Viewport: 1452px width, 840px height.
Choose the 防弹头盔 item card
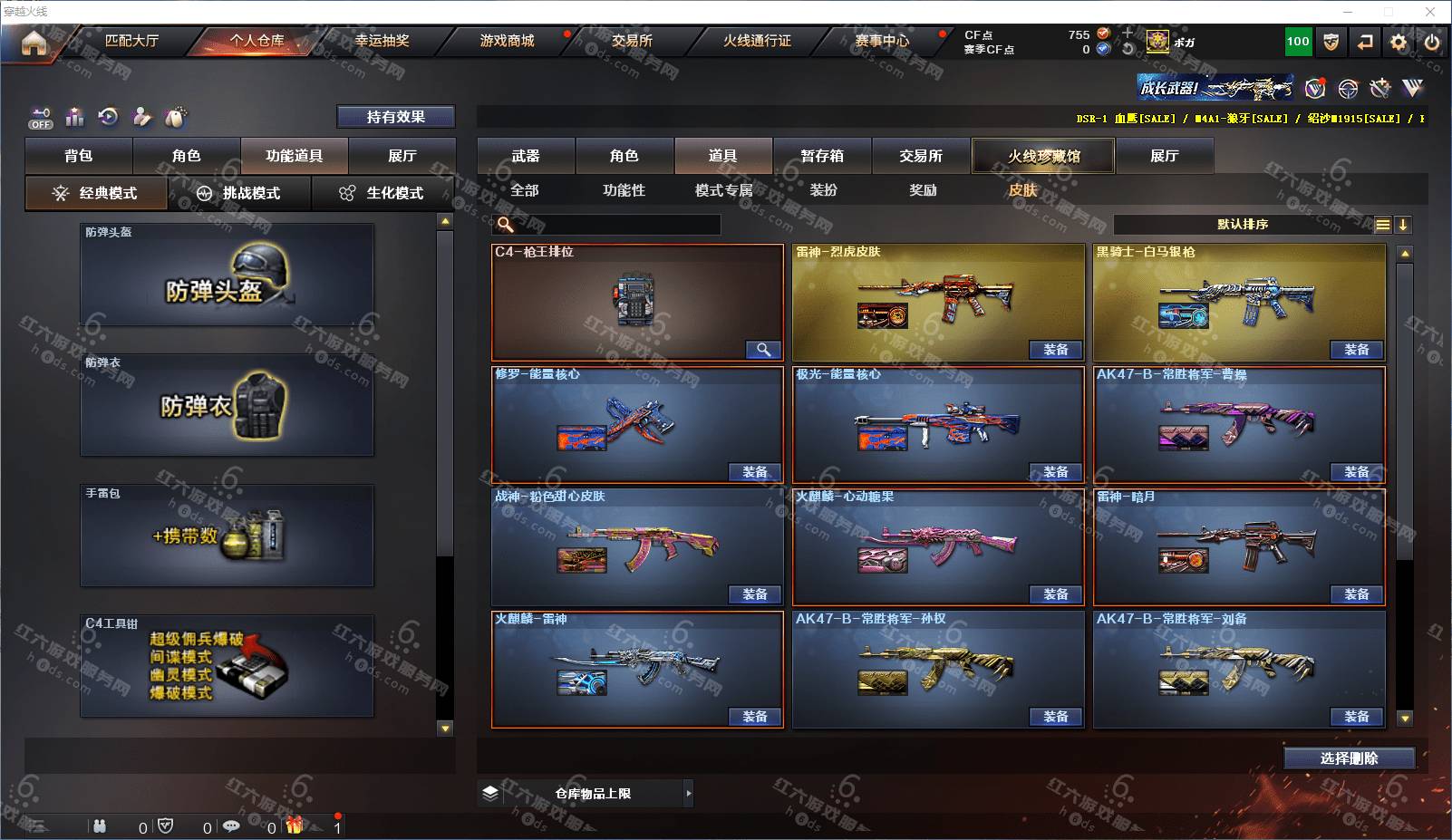[x=227, y=275]
